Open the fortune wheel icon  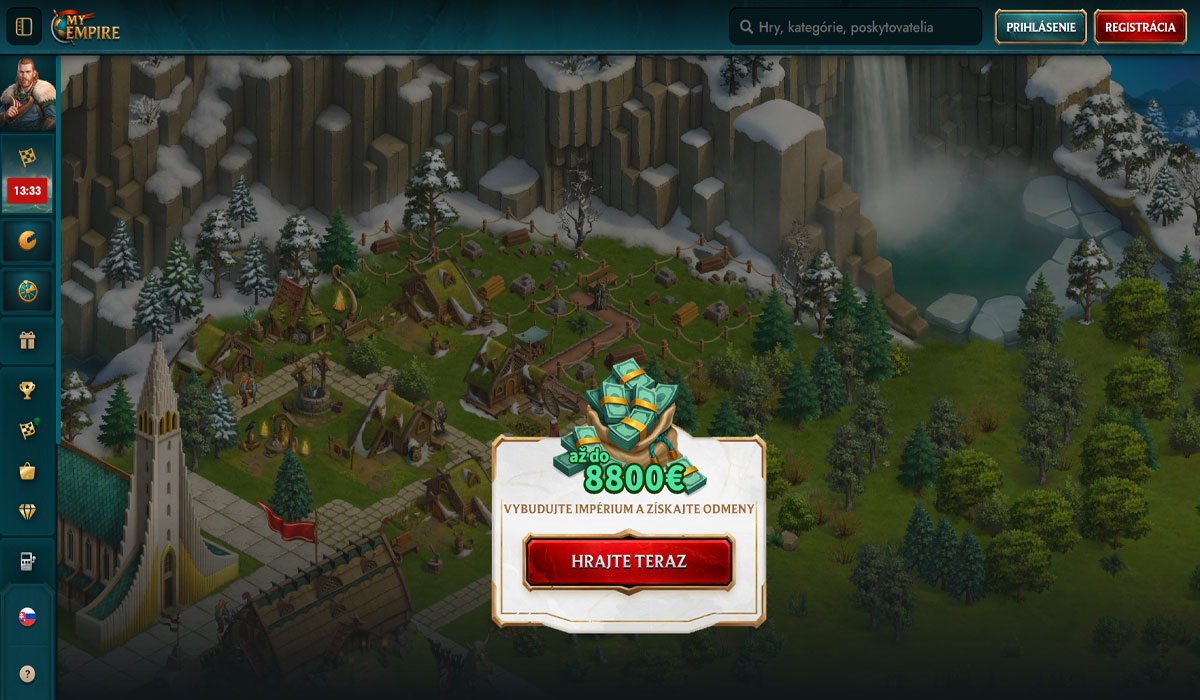coord(28,290)
